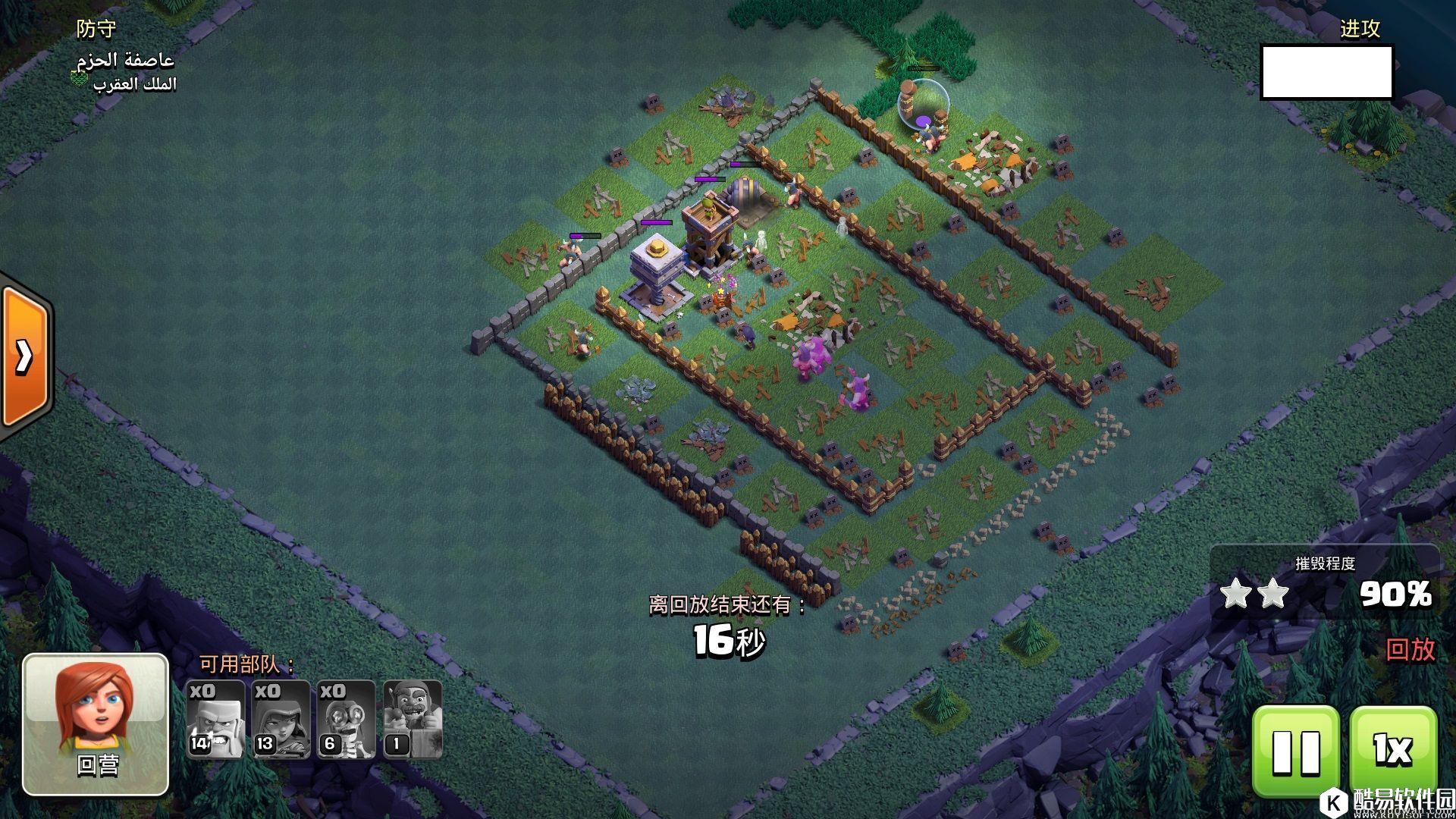
Task: Change replay speed with the 1x button
Action: [1392, 751]
